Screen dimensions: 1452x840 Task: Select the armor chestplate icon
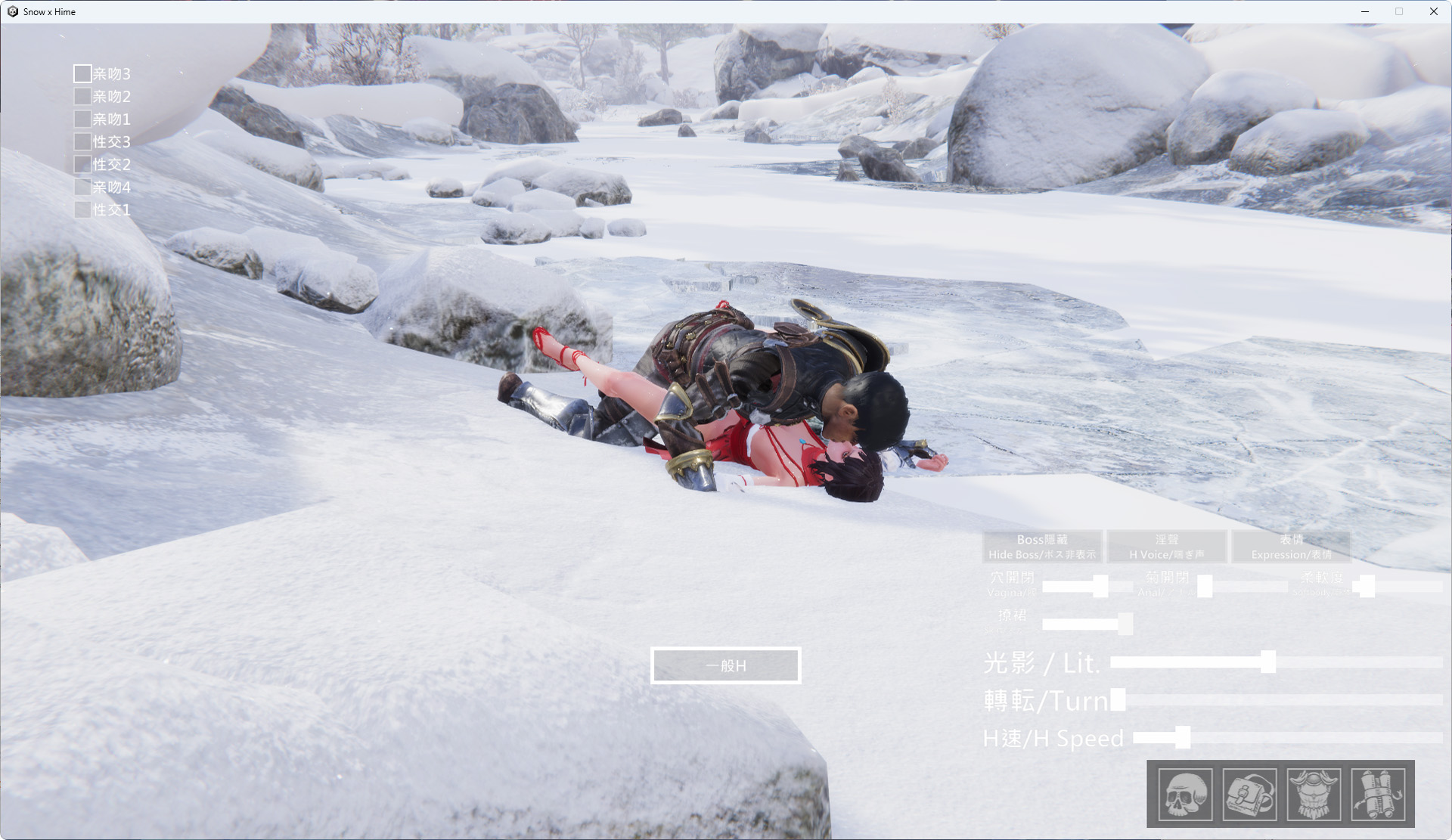coord(1314,794)
